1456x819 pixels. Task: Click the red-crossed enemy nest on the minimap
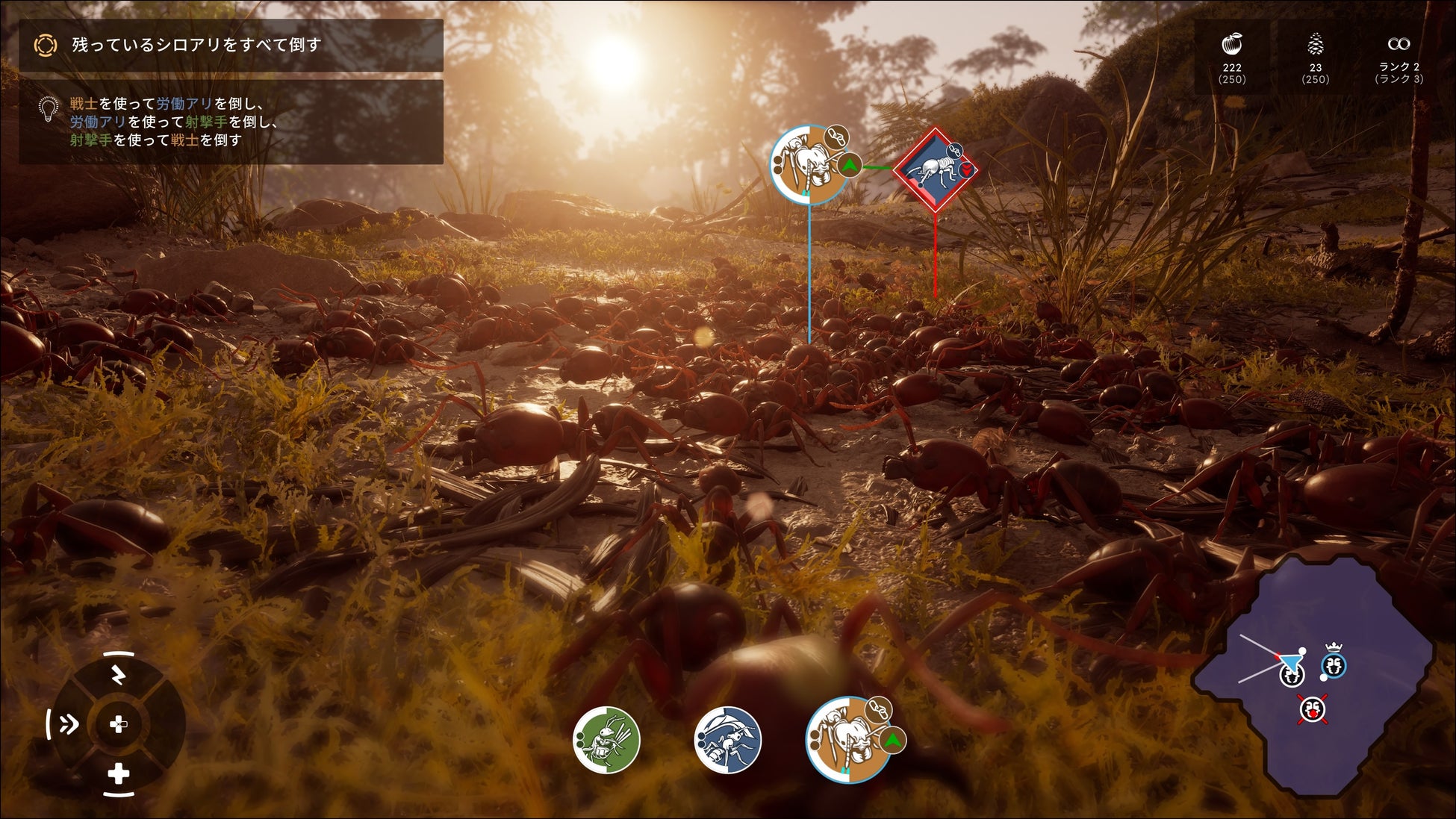pos(1313,709)
